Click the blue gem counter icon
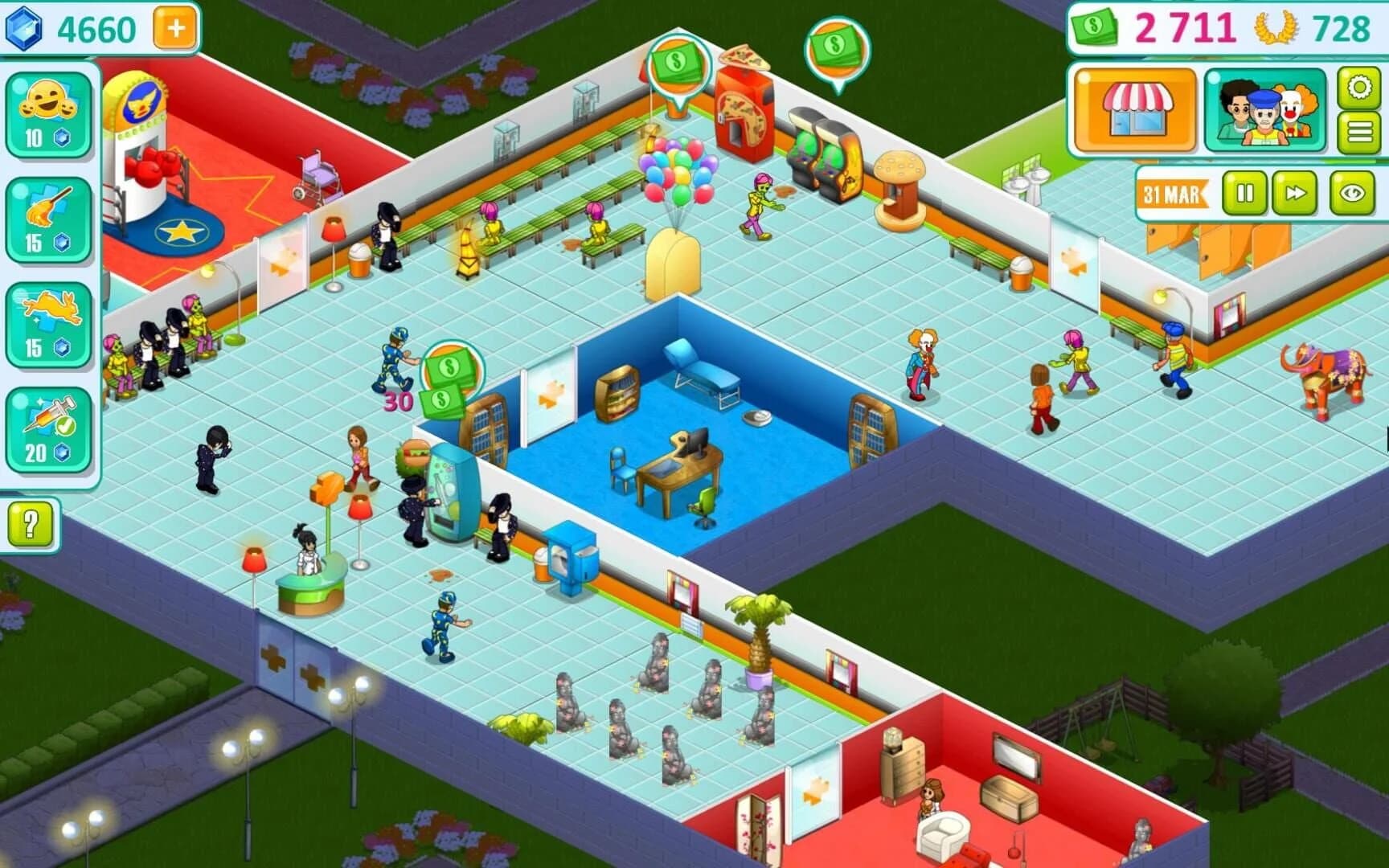Viewport: 1389px width, 868px height. 25,28
